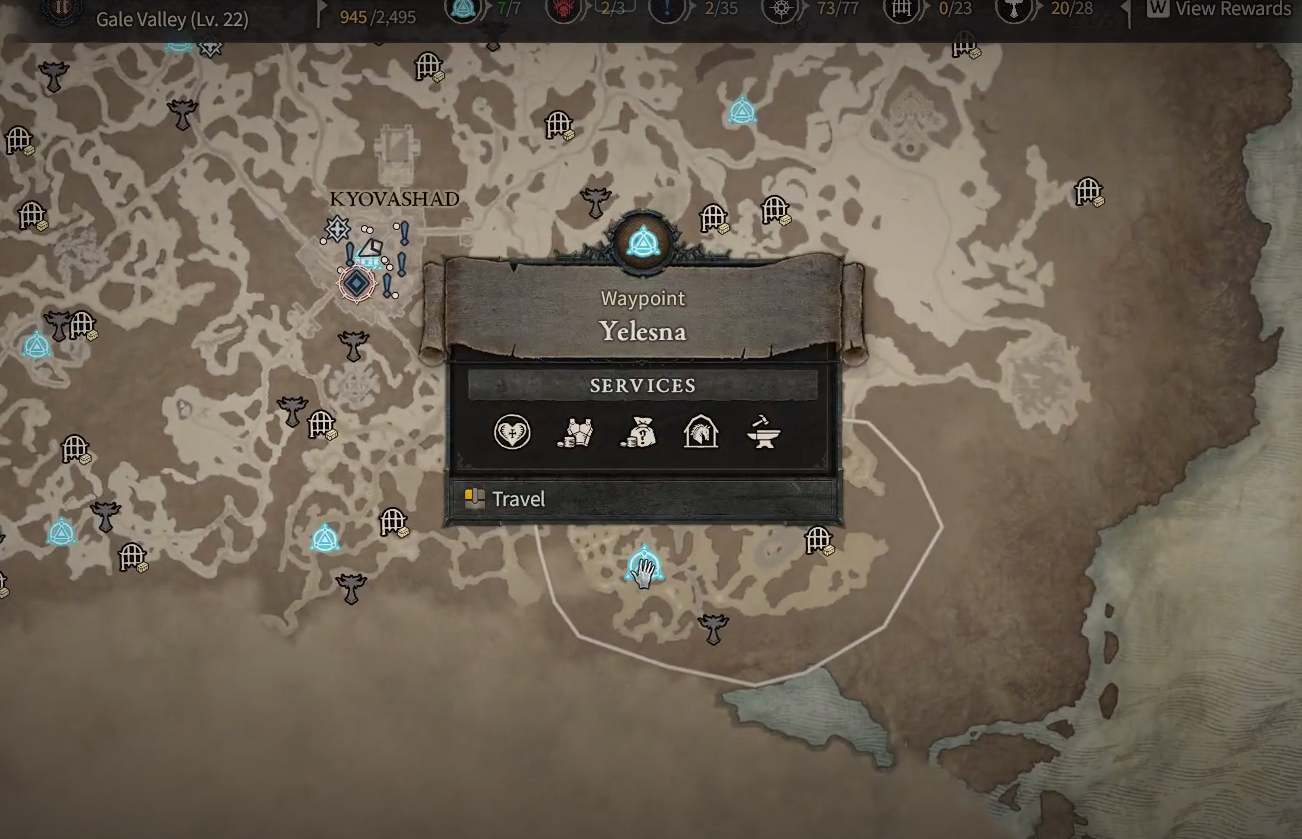Screen dimensions: 1302x839
Task: Click the blacksmith anvil service icon
Action: point(764,432)
